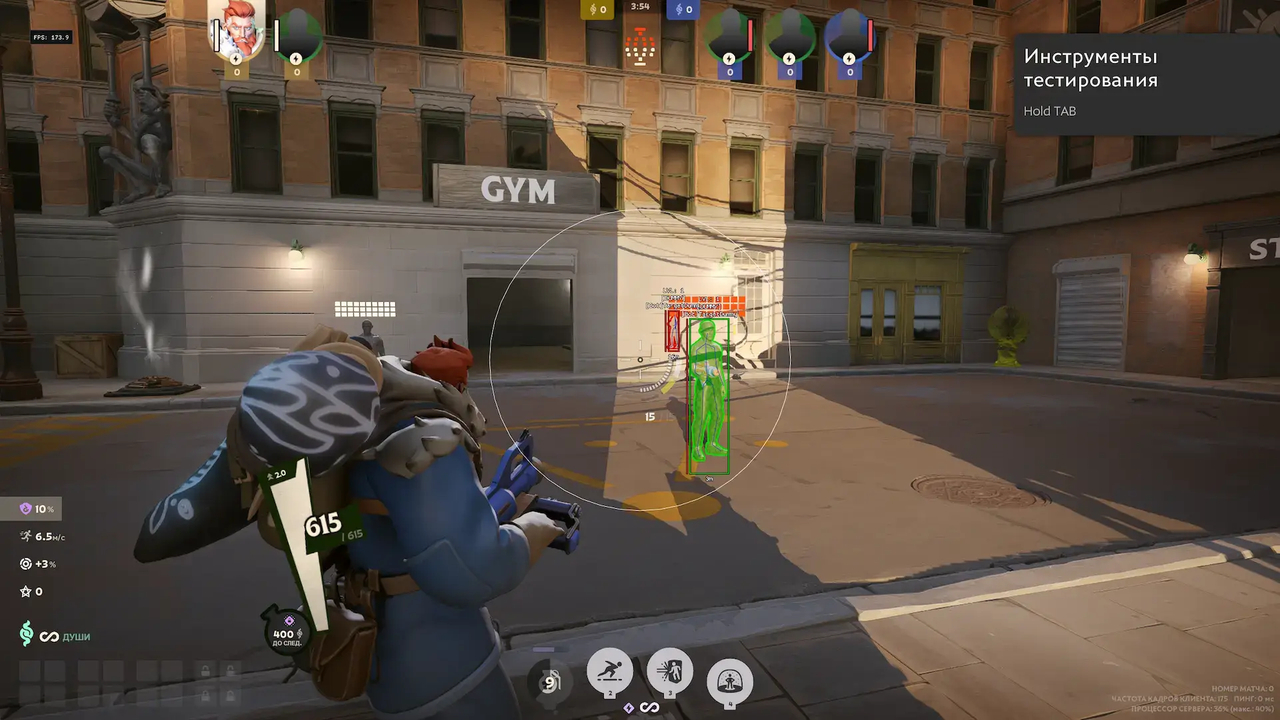Viewport: 1280px width, 720px height.
Task: Open Инструменты тестирования panel via Hold TAB label
Action: tap(1050, 111)
